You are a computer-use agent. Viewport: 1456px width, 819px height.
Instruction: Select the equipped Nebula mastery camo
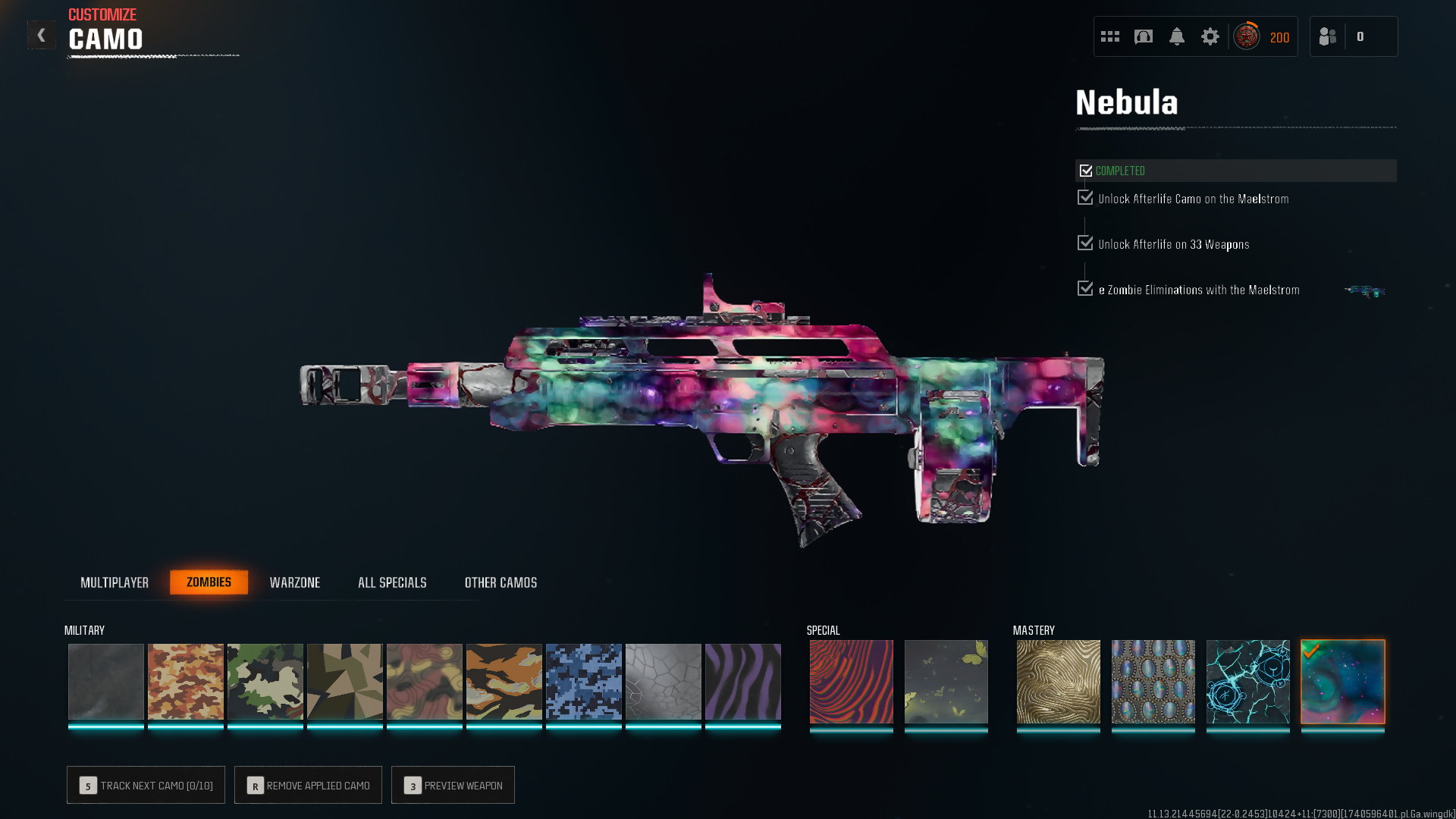click(x=1342, y=682)
